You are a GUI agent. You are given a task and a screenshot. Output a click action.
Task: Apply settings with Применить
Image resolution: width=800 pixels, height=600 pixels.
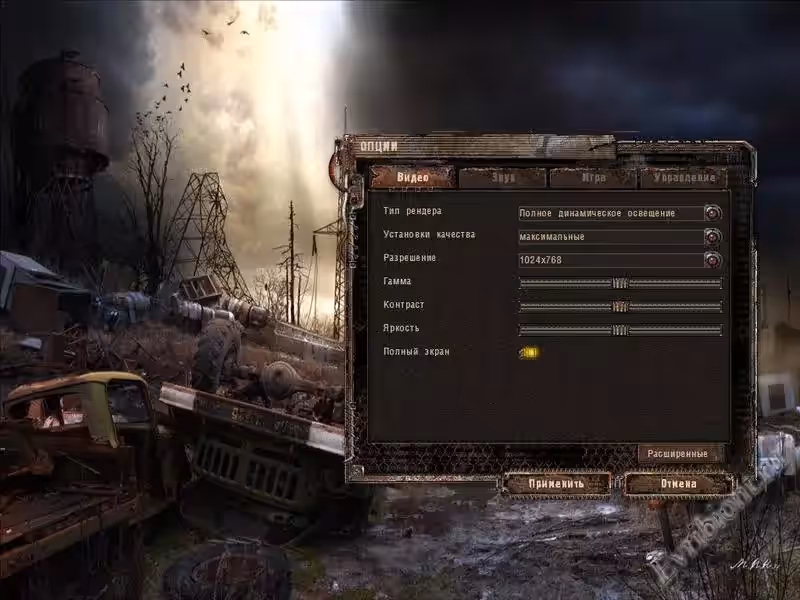pyautogui.click(x=557, y=484)
